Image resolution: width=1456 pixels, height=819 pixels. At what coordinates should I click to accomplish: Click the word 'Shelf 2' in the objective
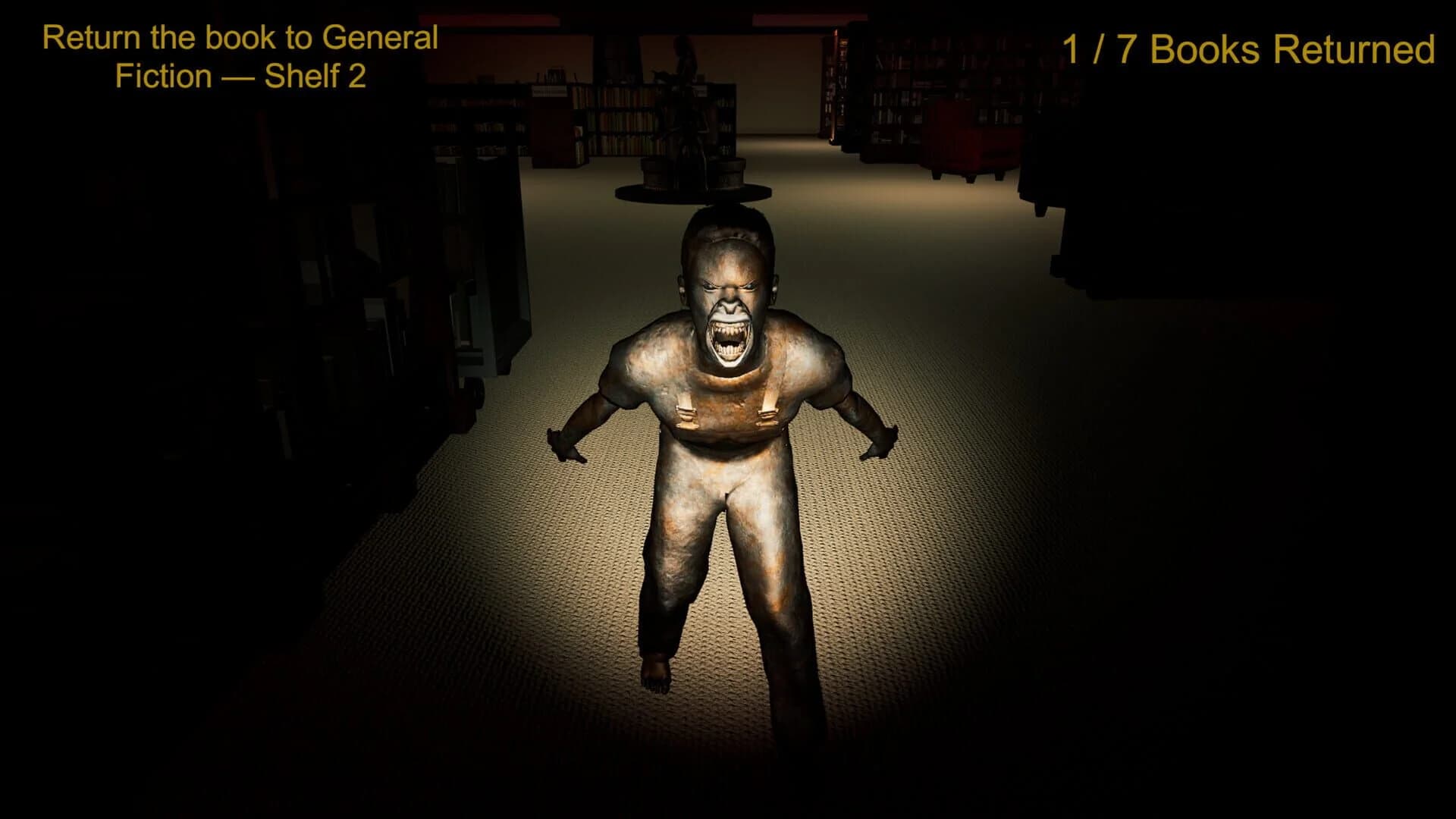coord(318,76)
